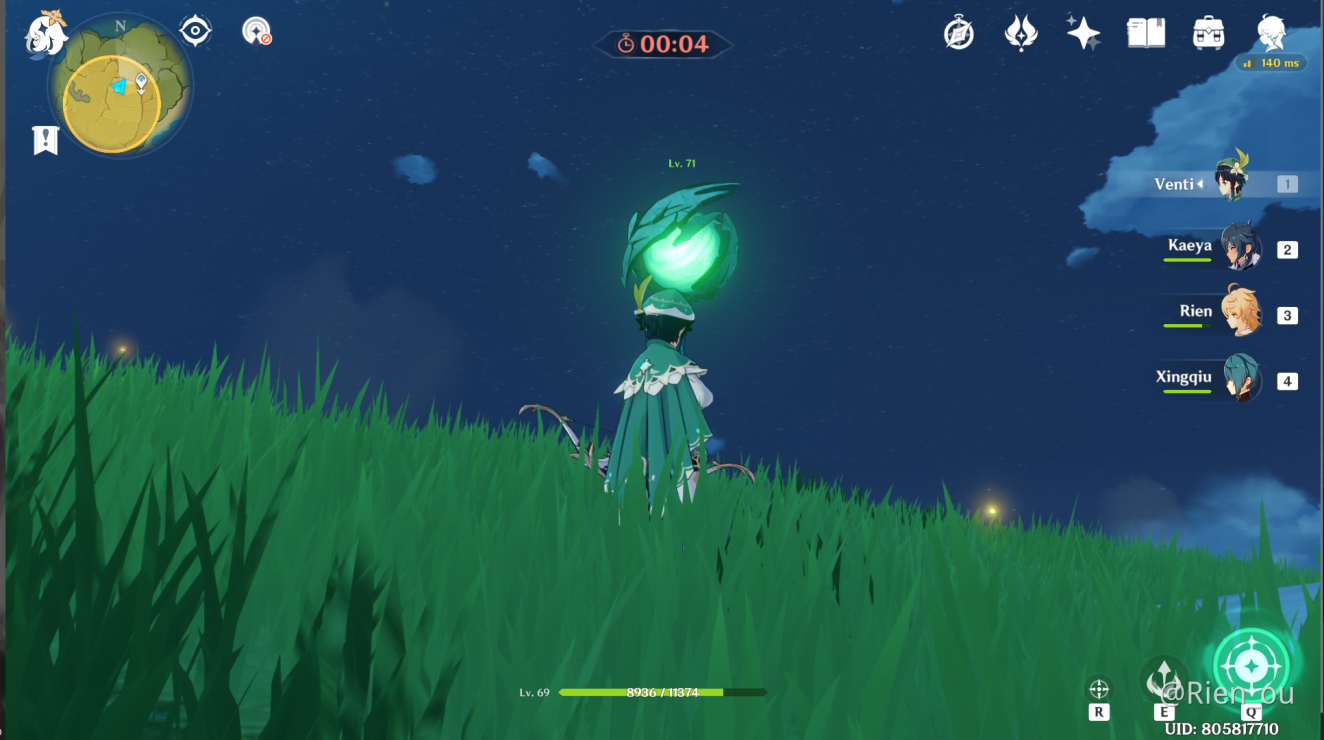Image resolution: width=1324 pixels, height=740 pixels.
Task: Open the Adventurer Handbook book icon
Action: (x=1146, y=33)
